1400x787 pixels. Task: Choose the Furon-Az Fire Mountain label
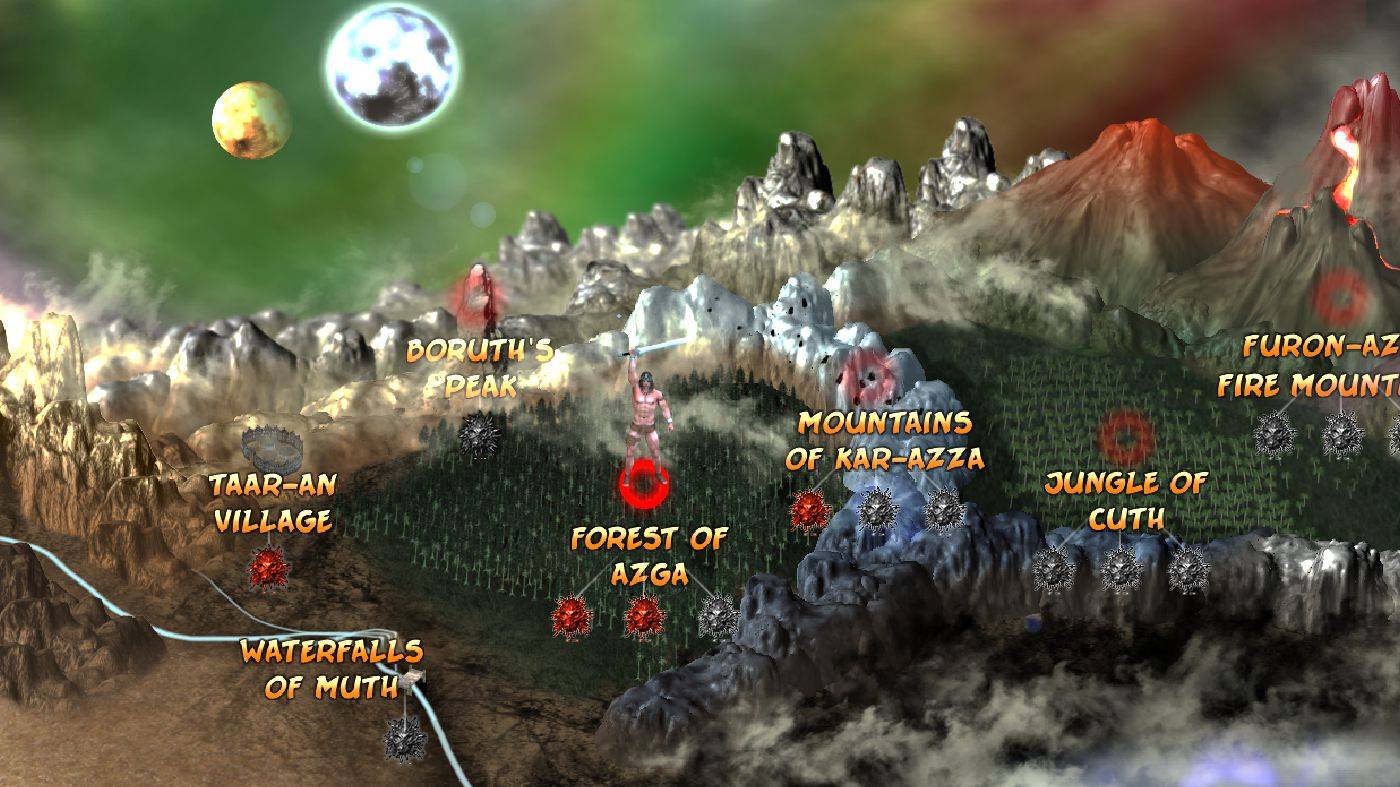(1310, 367)
